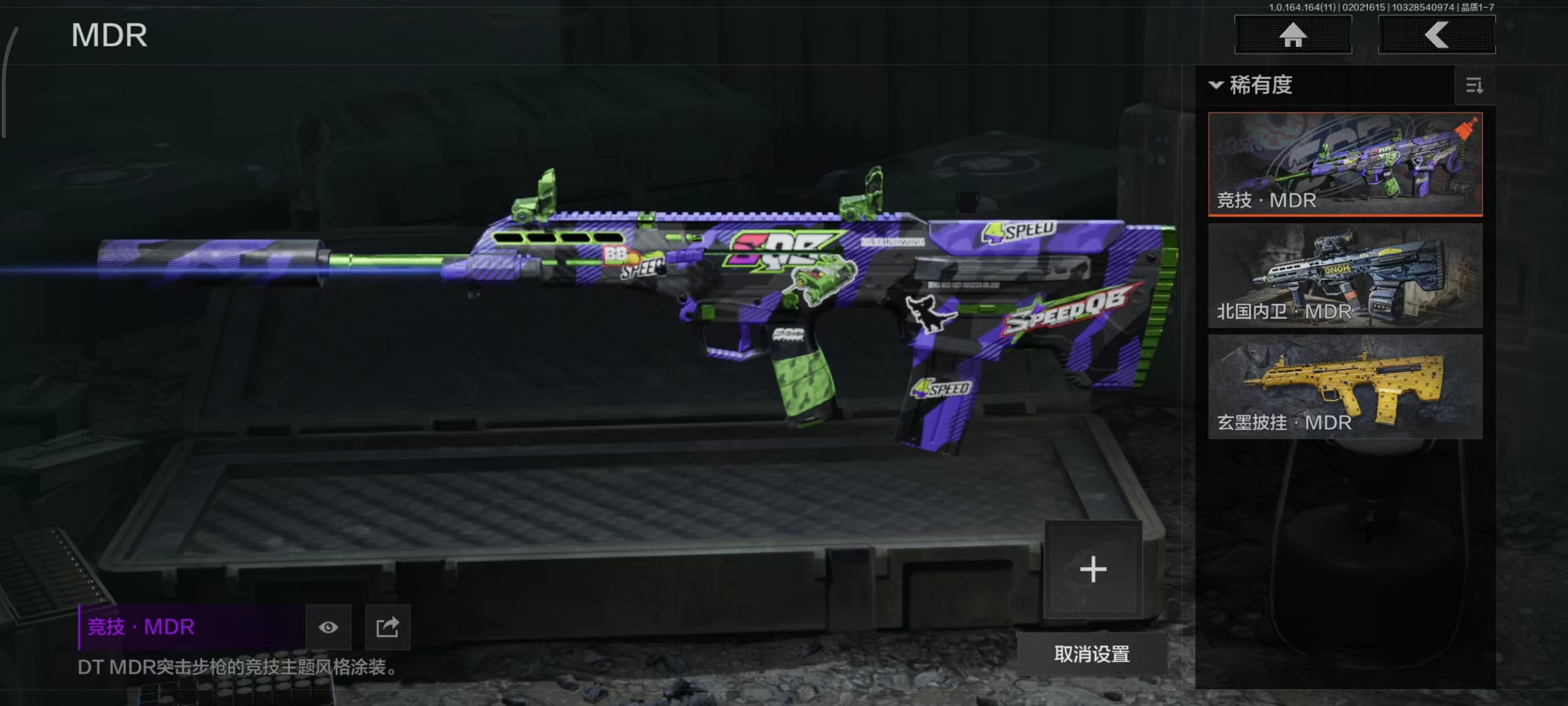The image size is (1568, 706).
Task: Select the 竞技 · MDR skin thumbnail
Action: [x=1345, y=164]
